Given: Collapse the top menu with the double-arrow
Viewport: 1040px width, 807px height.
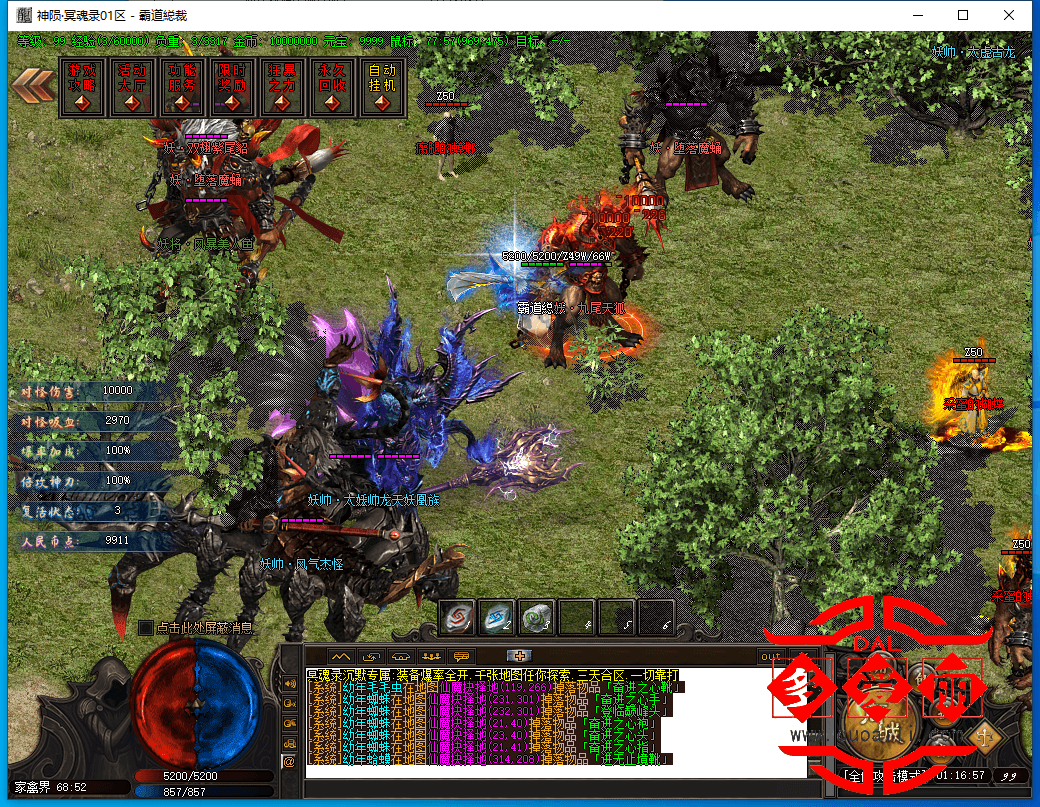Looking at the screenshot, I should [33, 85].
